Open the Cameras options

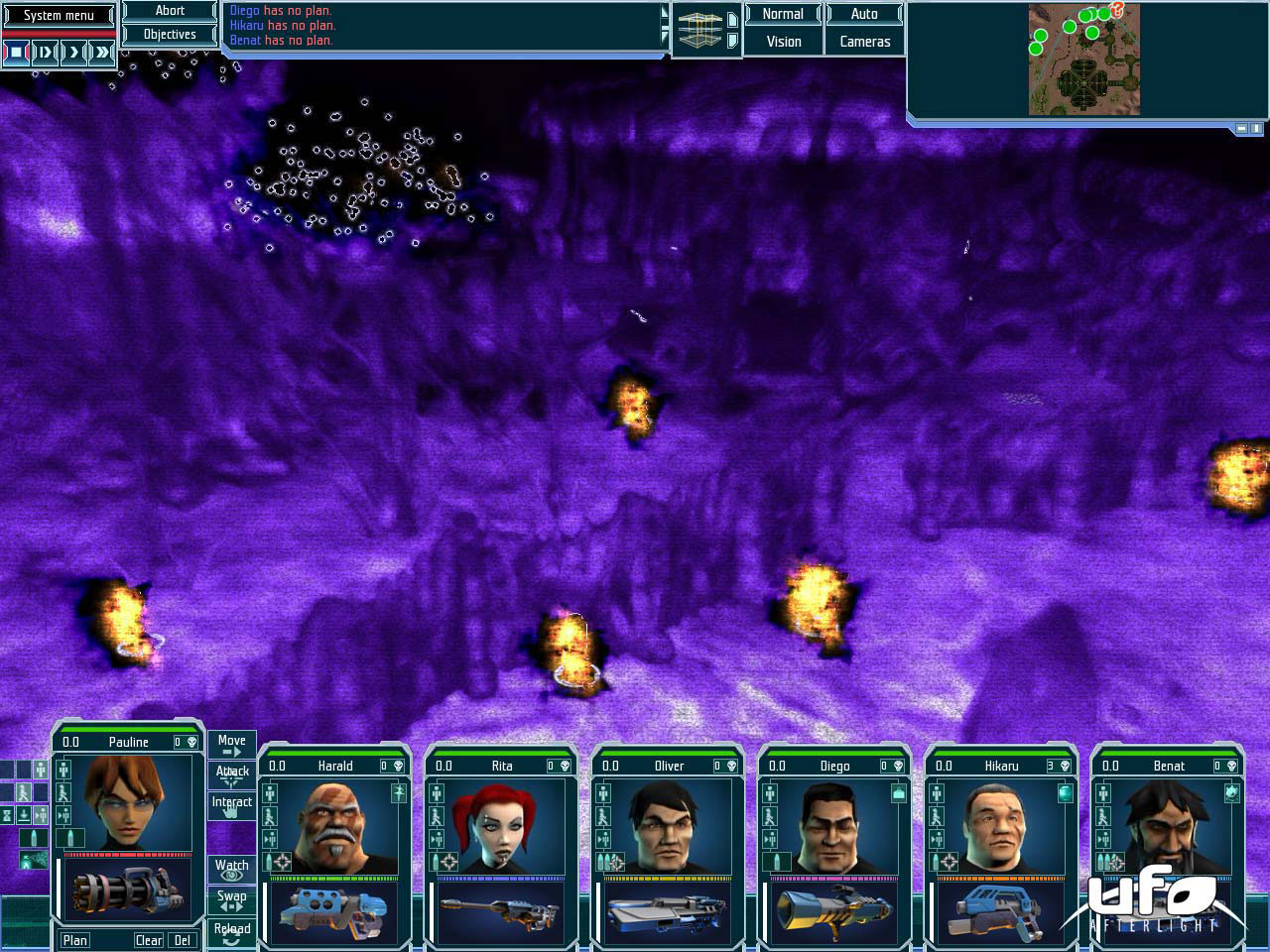864,42
